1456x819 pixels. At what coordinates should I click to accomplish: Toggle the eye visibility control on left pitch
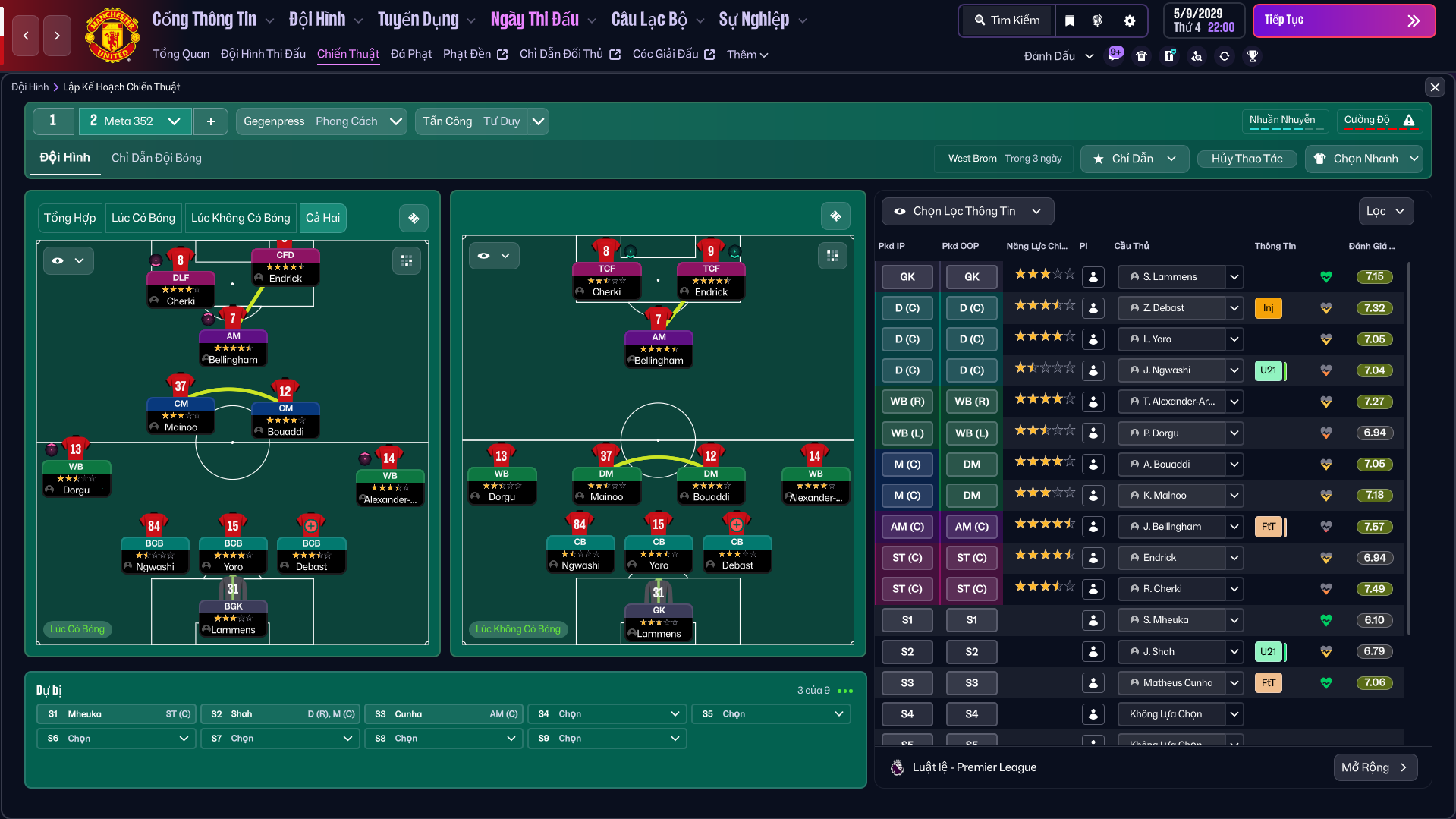coord(68,260)
